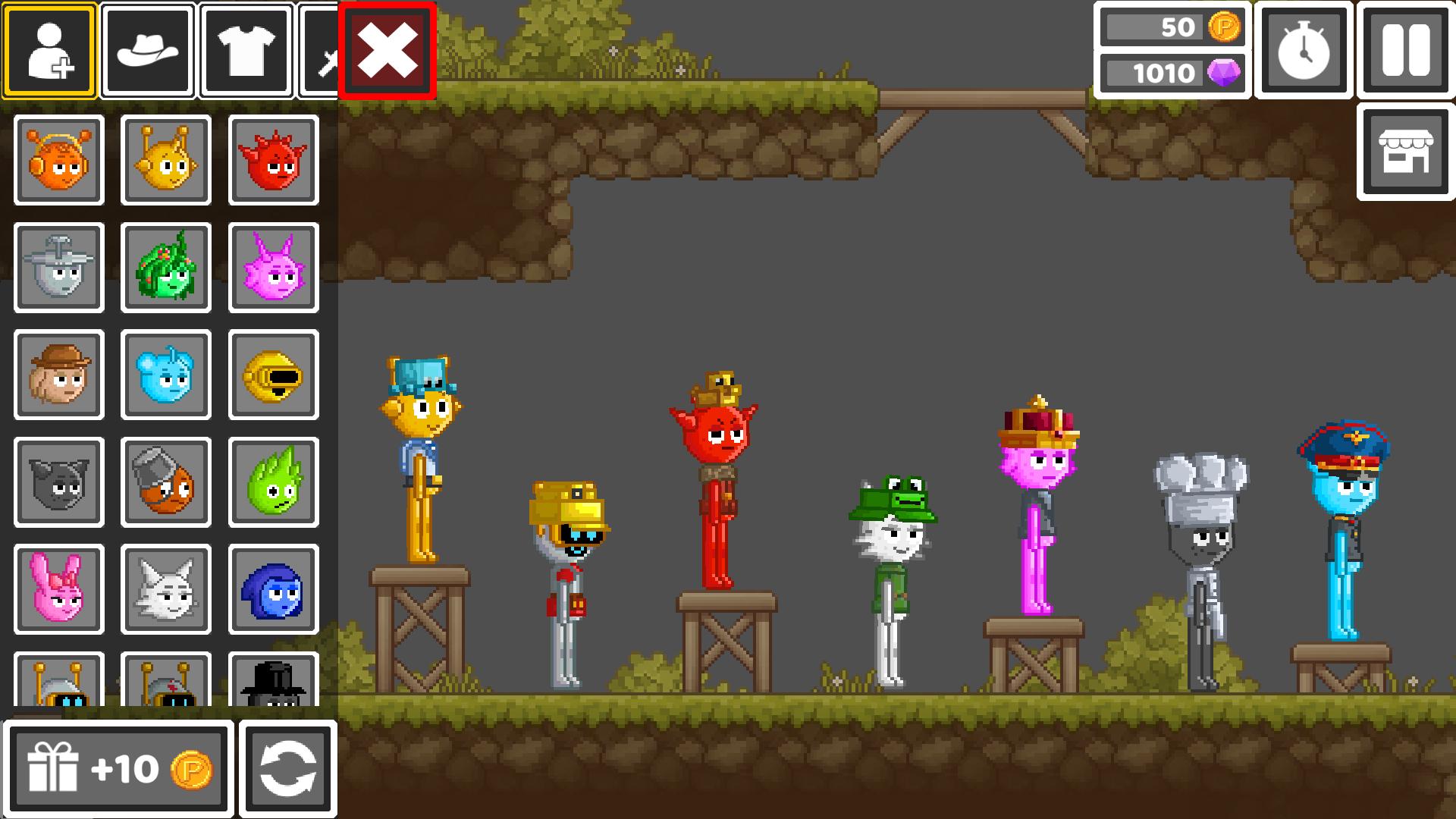Open the in-game shop storefront icon

pos(1404,152)
